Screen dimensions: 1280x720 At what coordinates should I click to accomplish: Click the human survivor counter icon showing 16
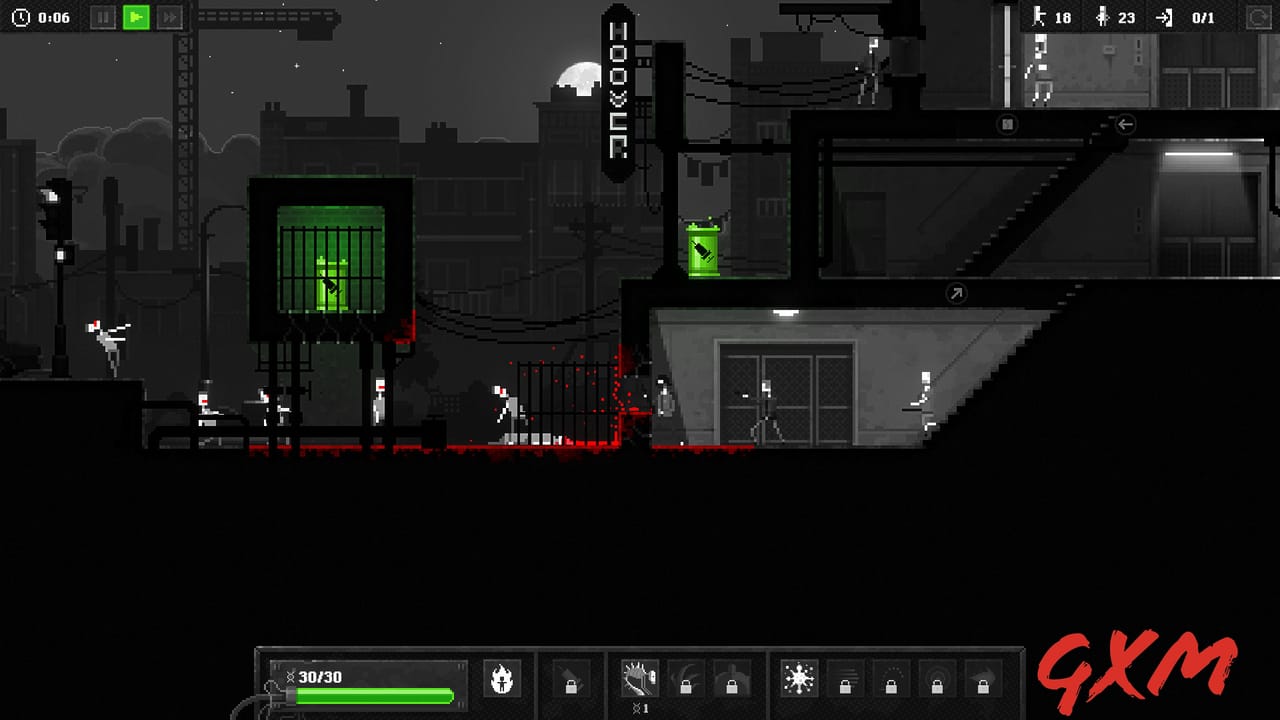pos(1038,17)
